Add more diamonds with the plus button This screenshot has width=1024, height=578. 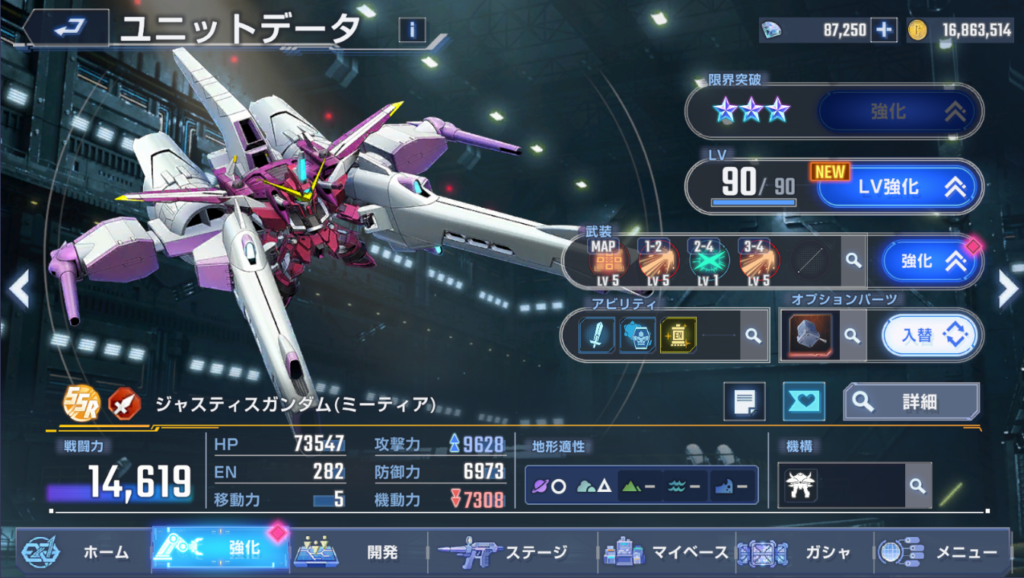(884, 30)
